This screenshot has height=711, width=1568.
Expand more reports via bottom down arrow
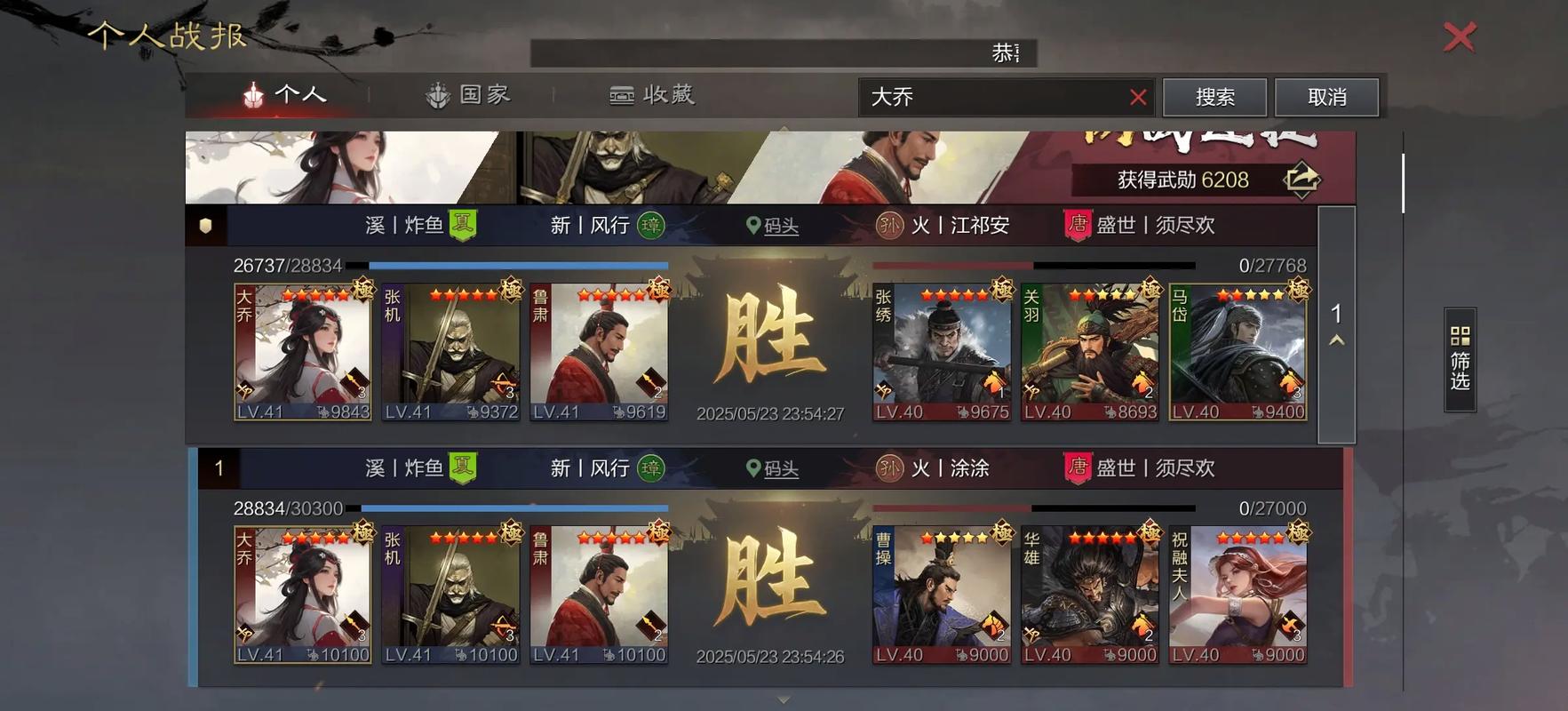[784, 699]
